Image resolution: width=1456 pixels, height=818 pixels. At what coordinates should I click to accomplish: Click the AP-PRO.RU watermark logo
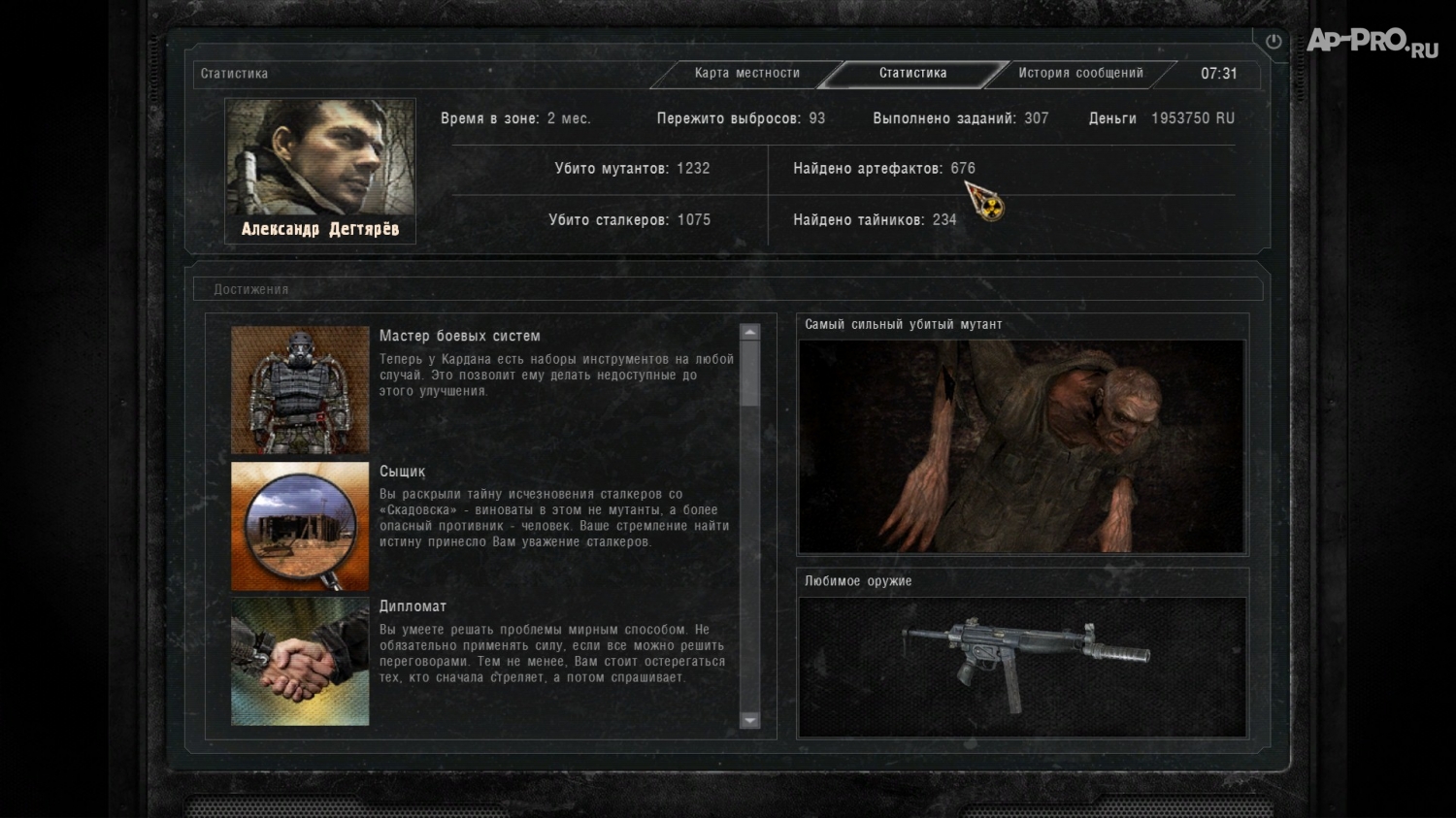pos(1372,41)
